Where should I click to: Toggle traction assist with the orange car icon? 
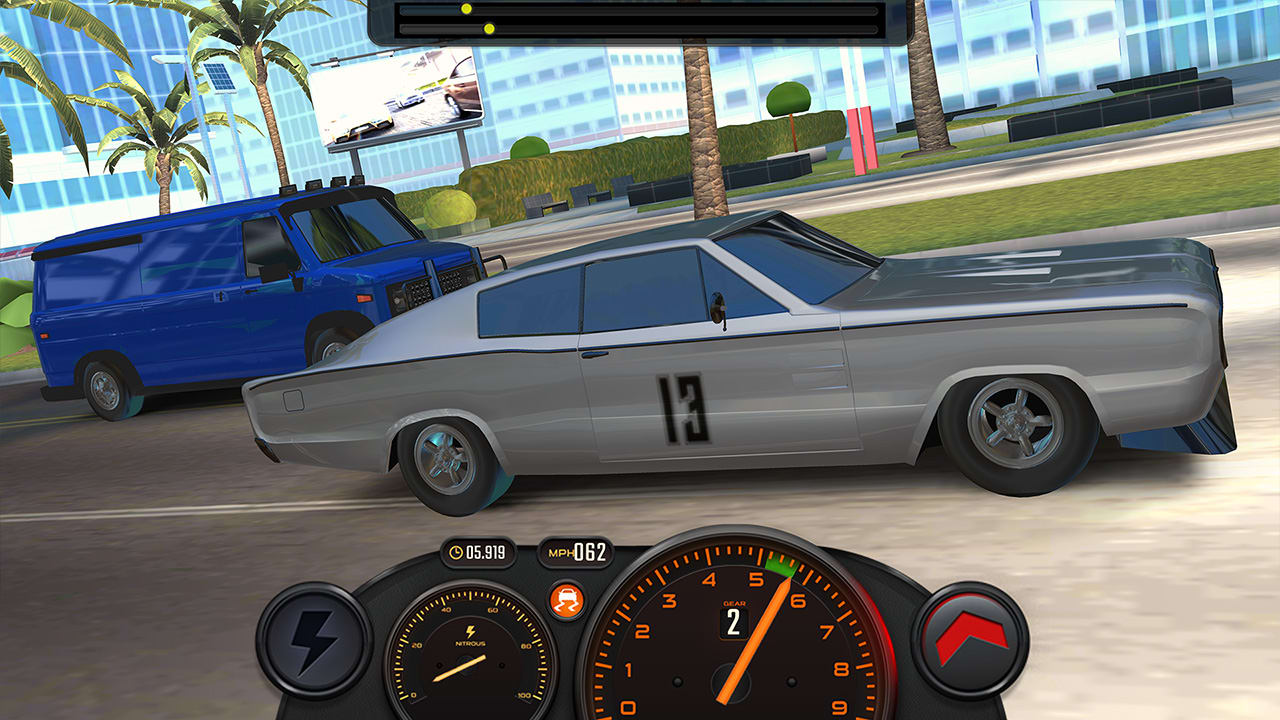pos(567,599)
